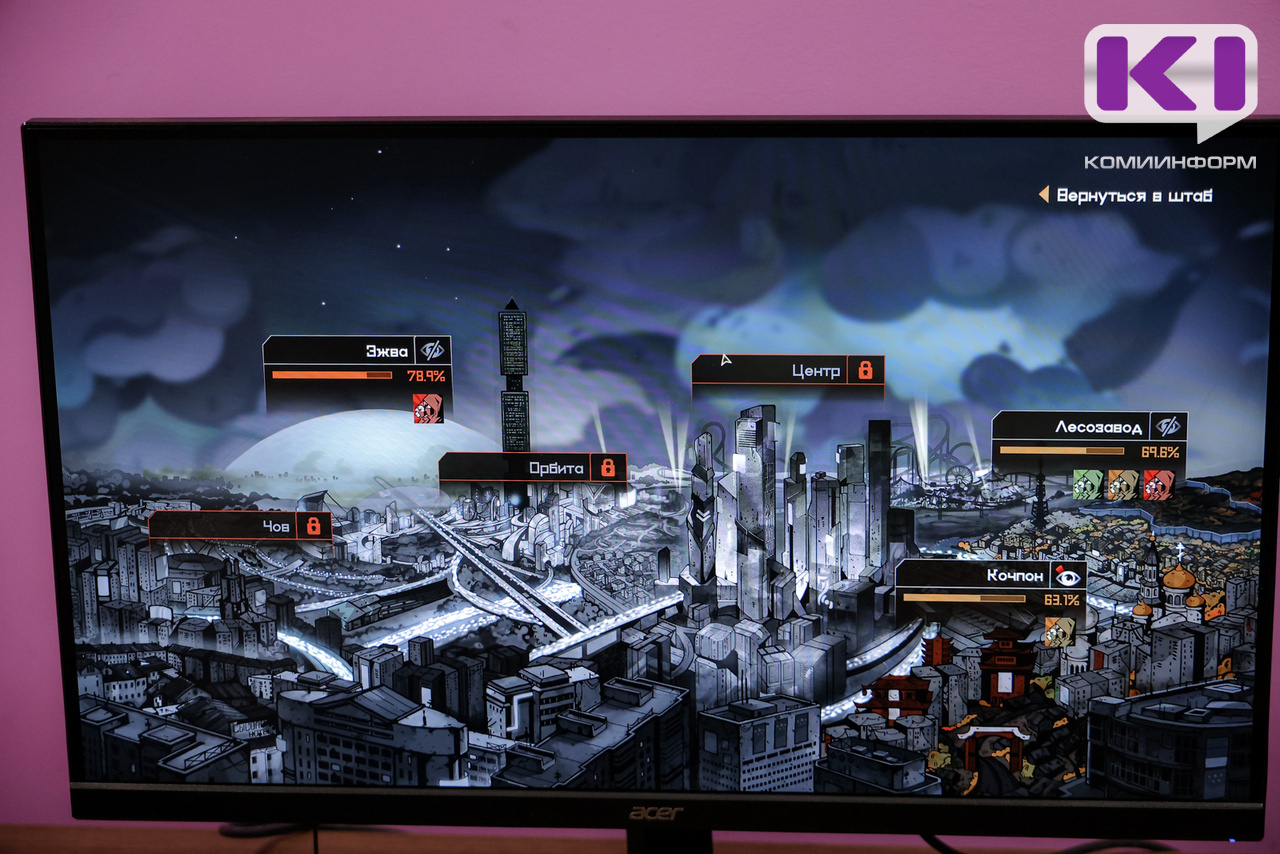Click the red faction icon under Эжва
This screenshot has width=1280, height=854.
(428, 408)
